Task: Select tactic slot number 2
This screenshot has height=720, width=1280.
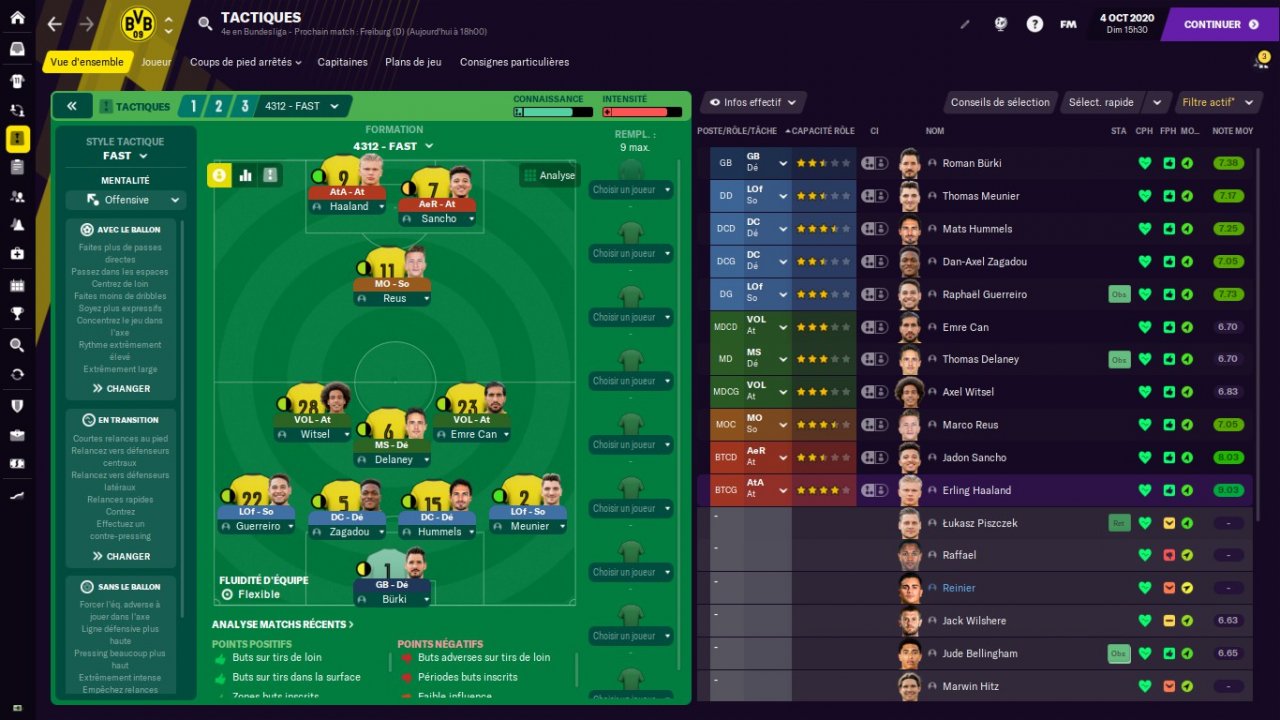Action: point(216,106)
